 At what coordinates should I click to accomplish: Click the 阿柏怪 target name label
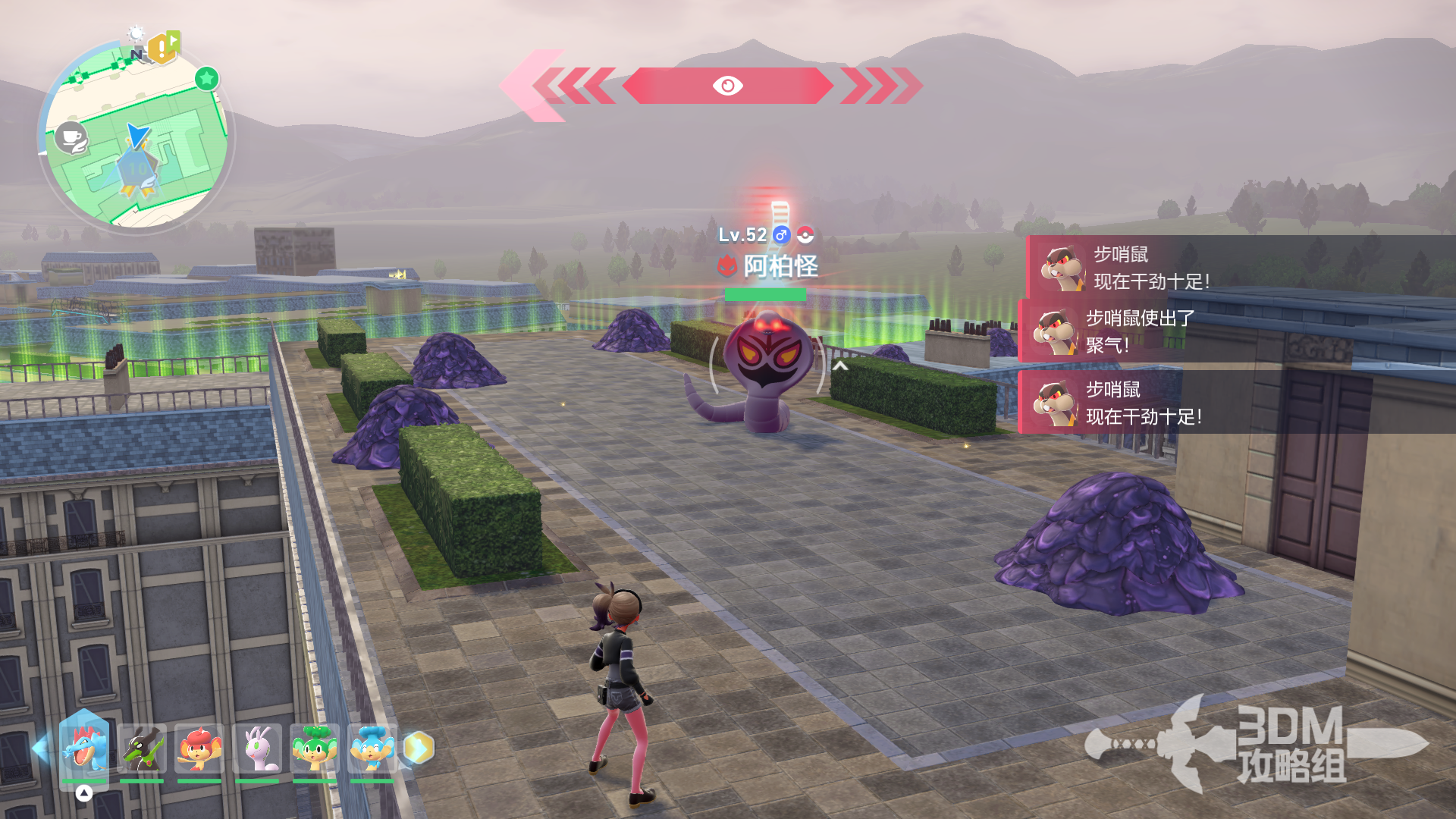click(x=780, y=266)
